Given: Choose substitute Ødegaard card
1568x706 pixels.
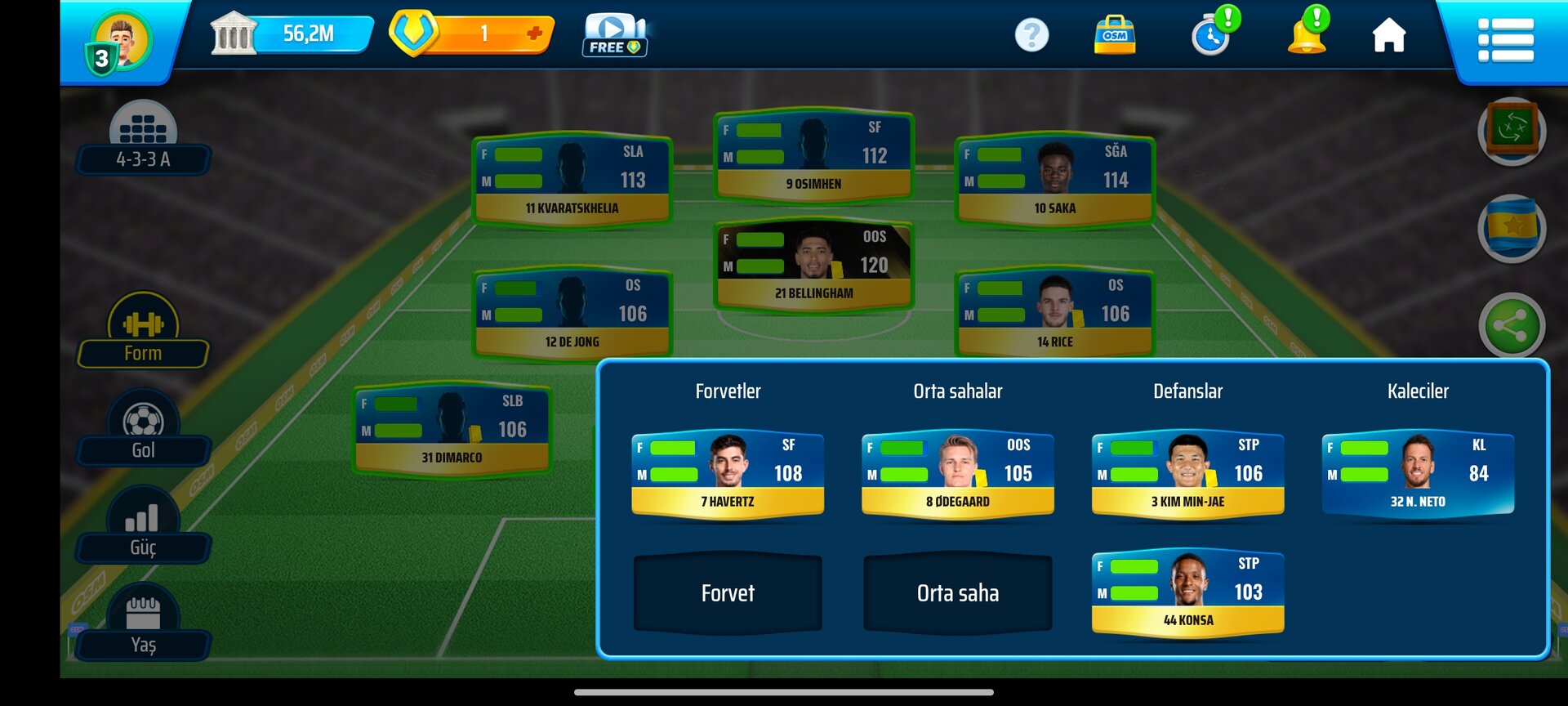Looking at the screenshot, I should tap(958, 474).
